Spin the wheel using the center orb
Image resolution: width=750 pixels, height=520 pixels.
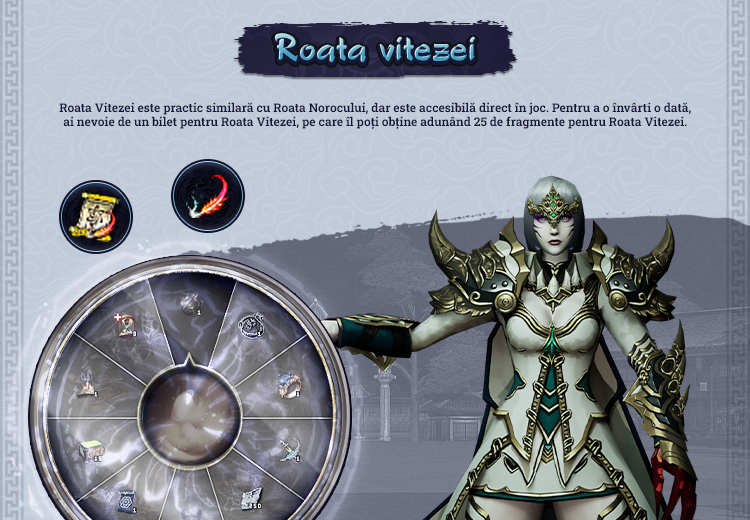click(190, 413)
